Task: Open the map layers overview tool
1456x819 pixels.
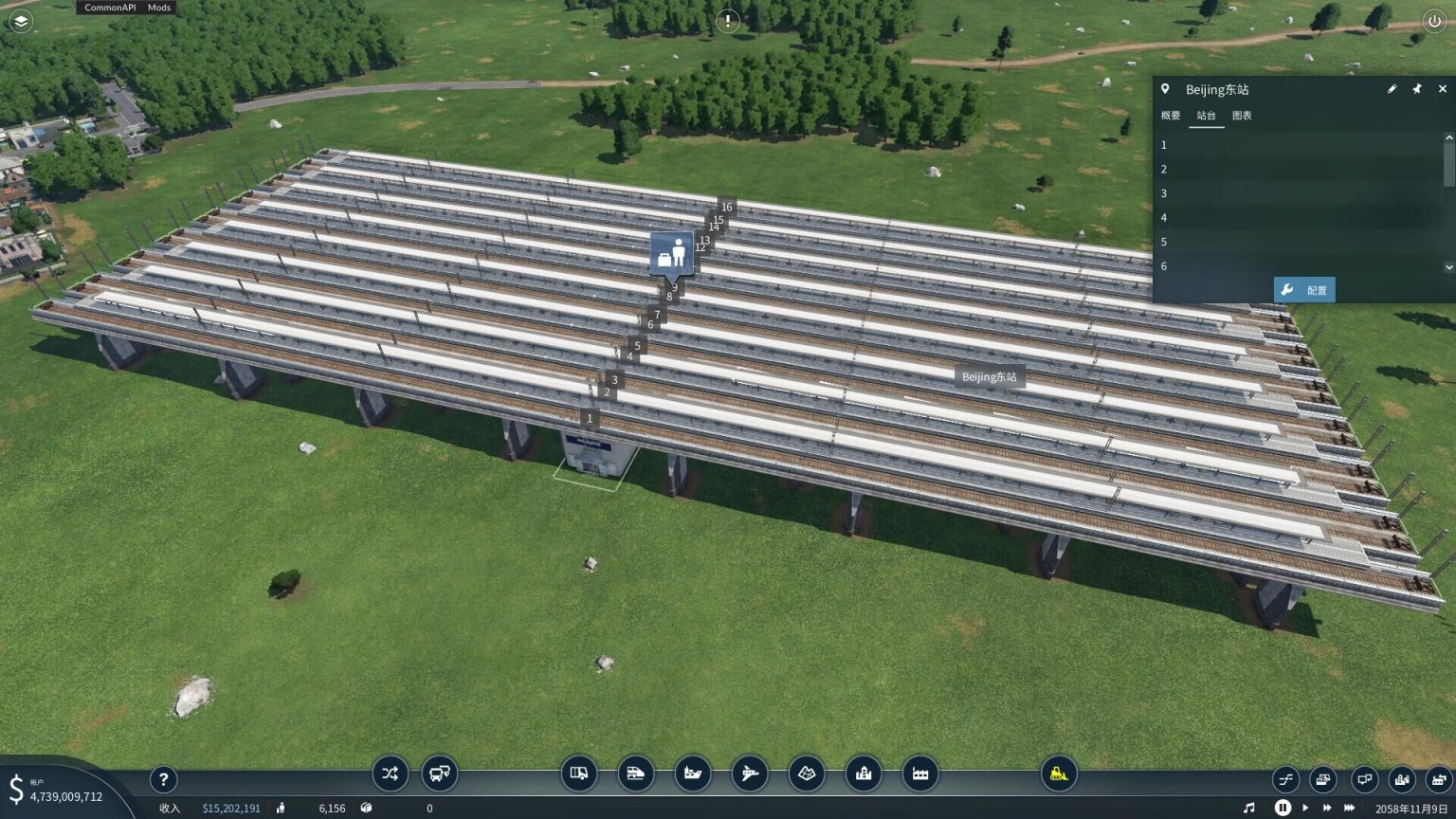Action: click(807, 773)
